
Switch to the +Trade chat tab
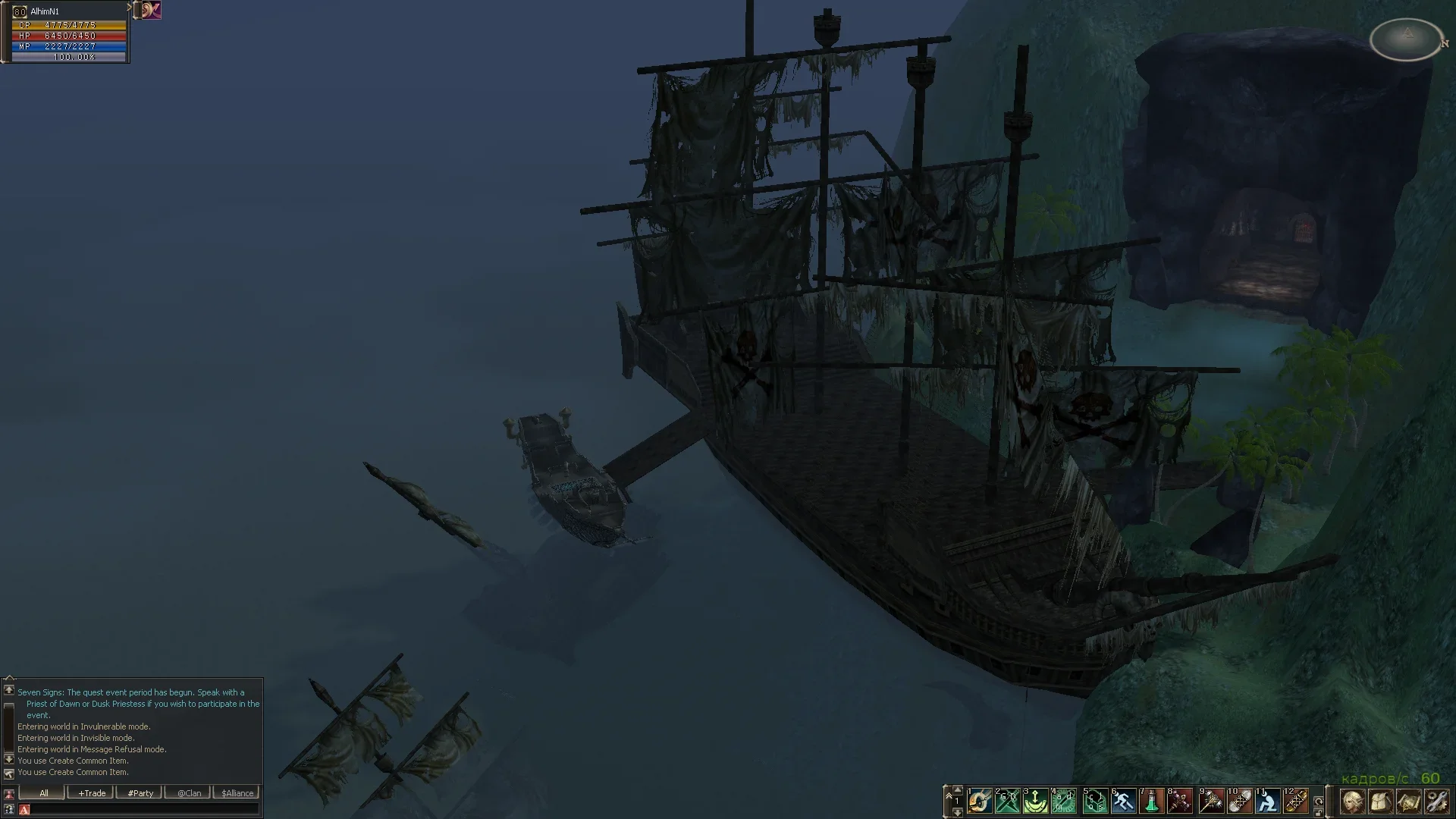[92, 793]
